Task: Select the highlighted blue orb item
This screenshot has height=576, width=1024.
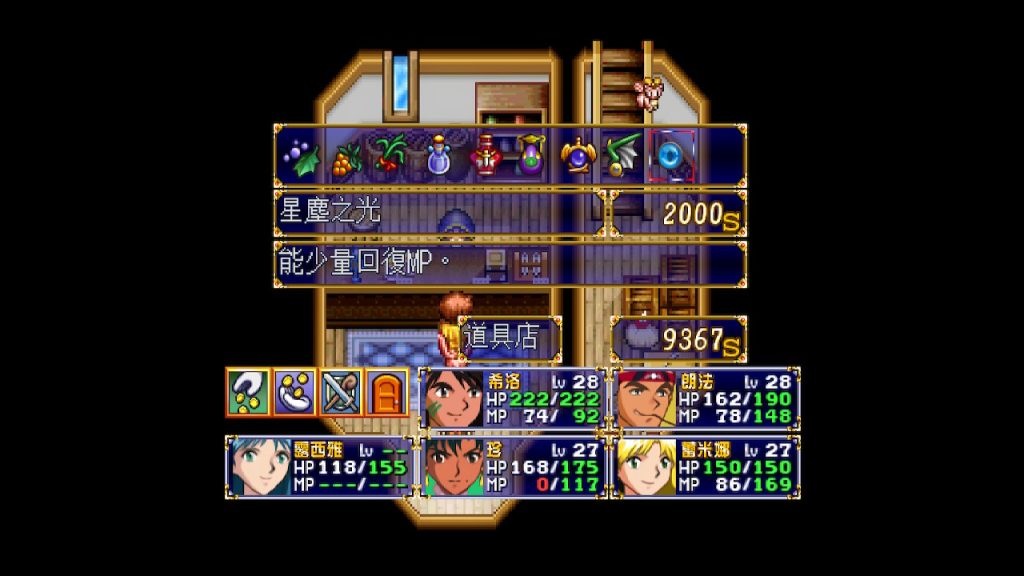Action: point(669,157)
